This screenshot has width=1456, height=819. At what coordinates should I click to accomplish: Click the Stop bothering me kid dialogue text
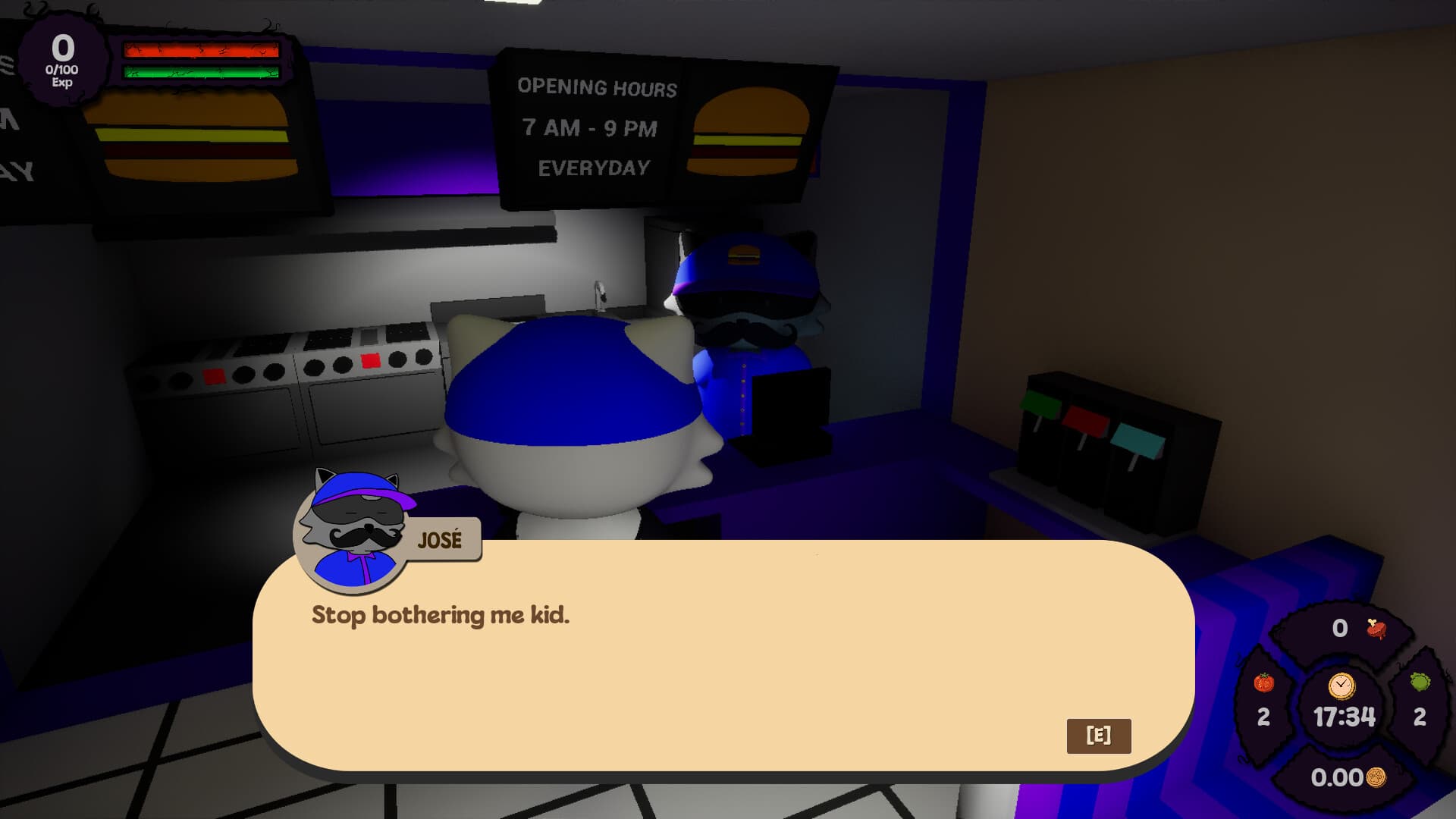coord(440,616)
